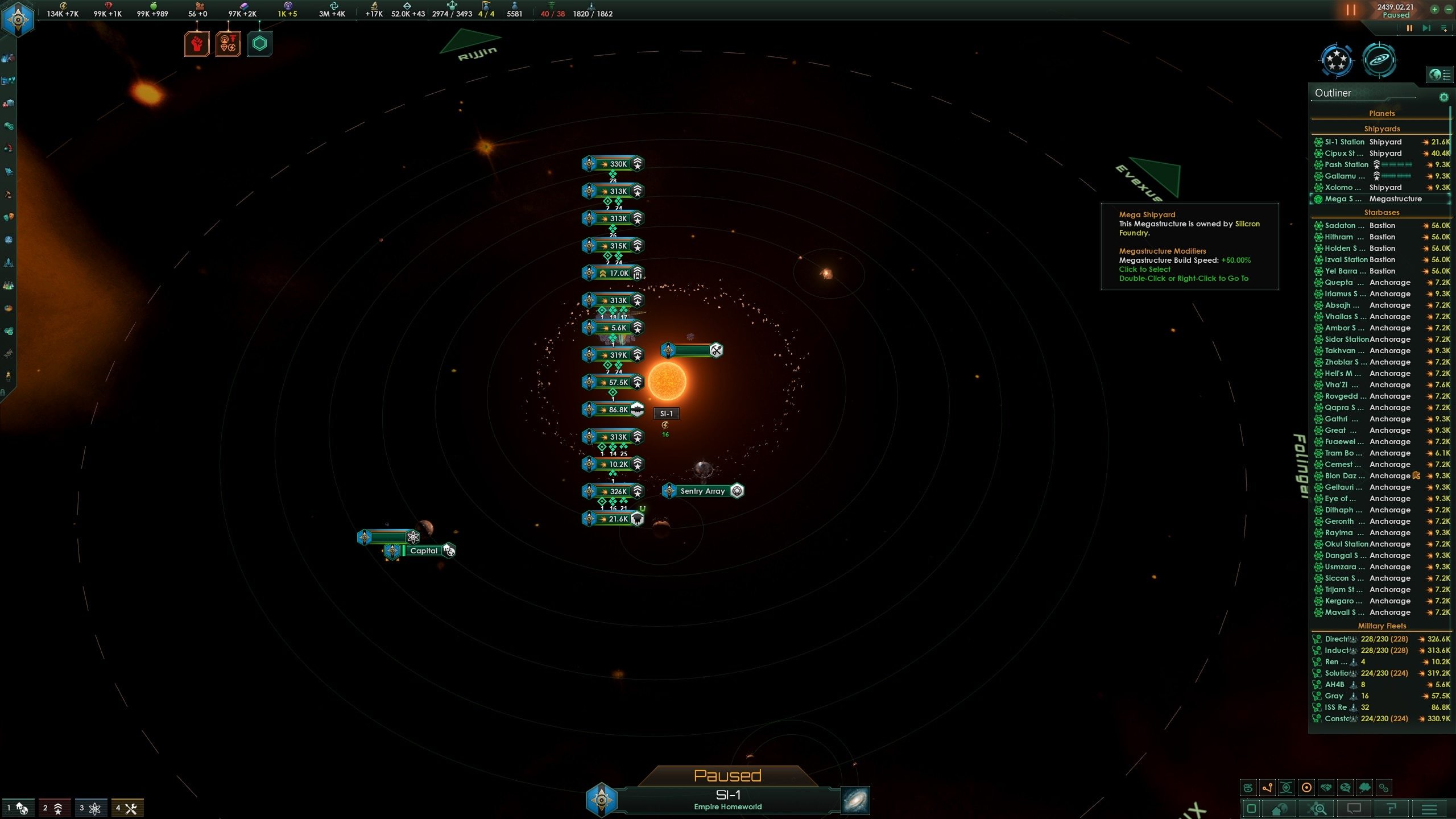Select control group 4 with tools icon
Viewport: 1456px width, 819px height.
click(x=127, y=808)
